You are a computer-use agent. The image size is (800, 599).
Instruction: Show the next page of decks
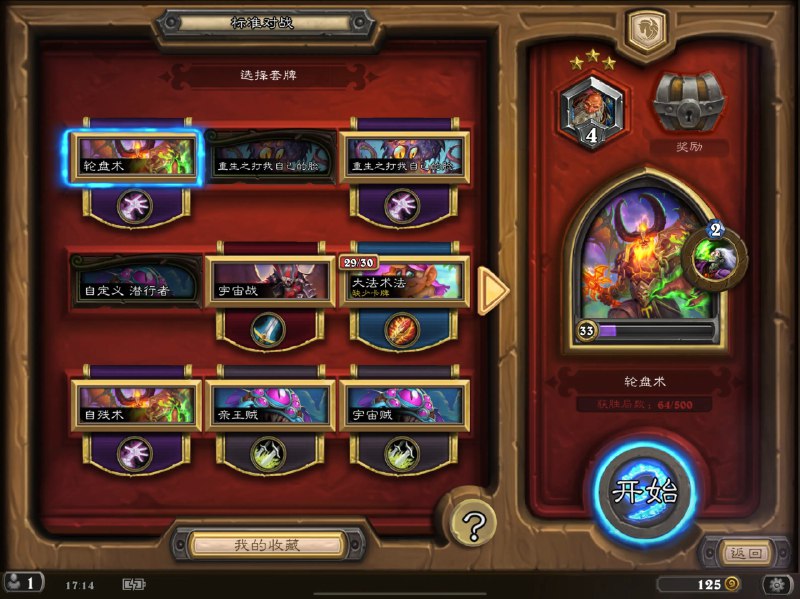[492, 290]
